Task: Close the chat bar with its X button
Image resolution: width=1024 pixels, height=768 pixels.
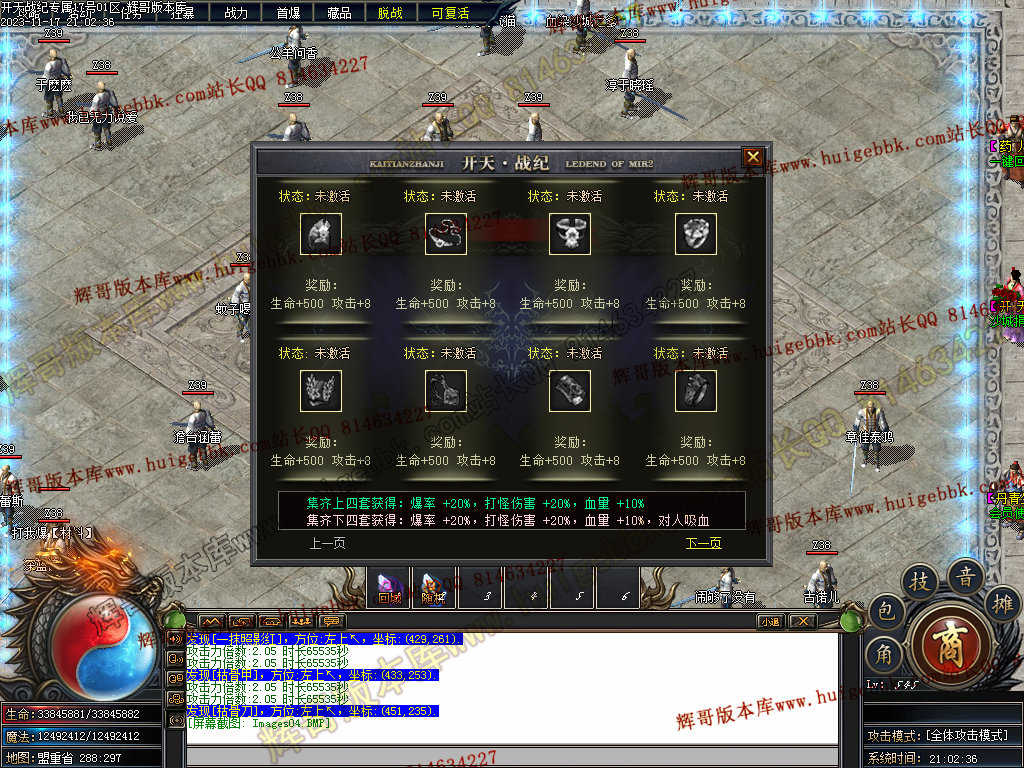Action: tap(802, 621)
